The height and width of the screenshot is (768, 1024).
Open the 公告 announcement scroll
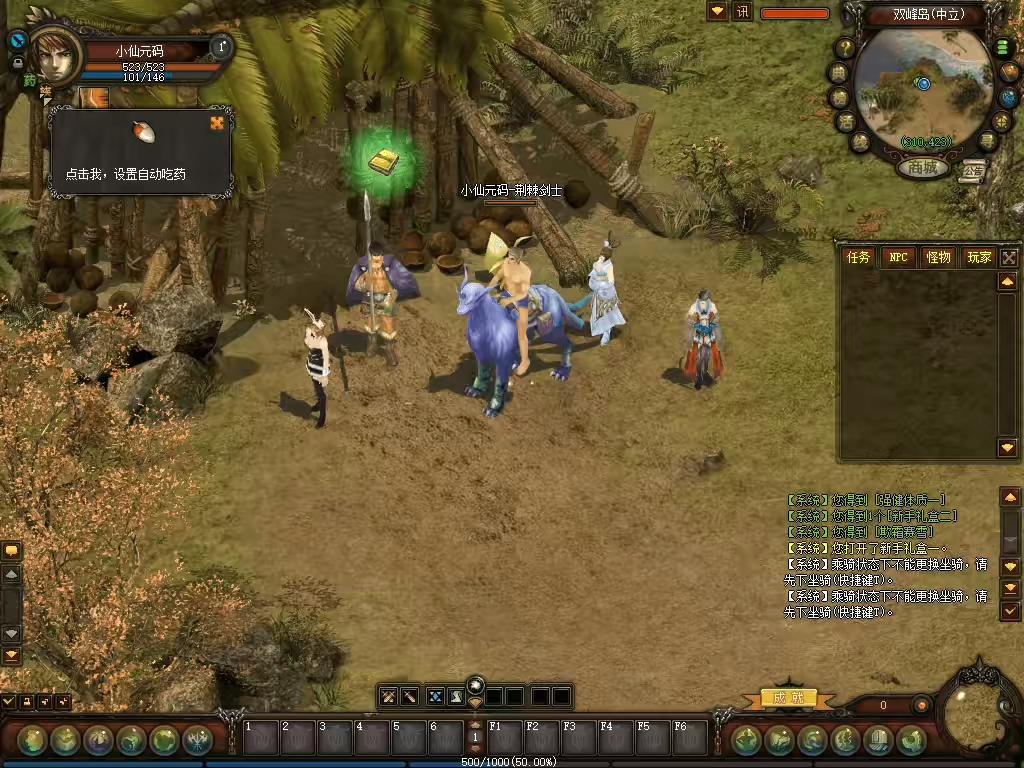[x=975, y=169]
